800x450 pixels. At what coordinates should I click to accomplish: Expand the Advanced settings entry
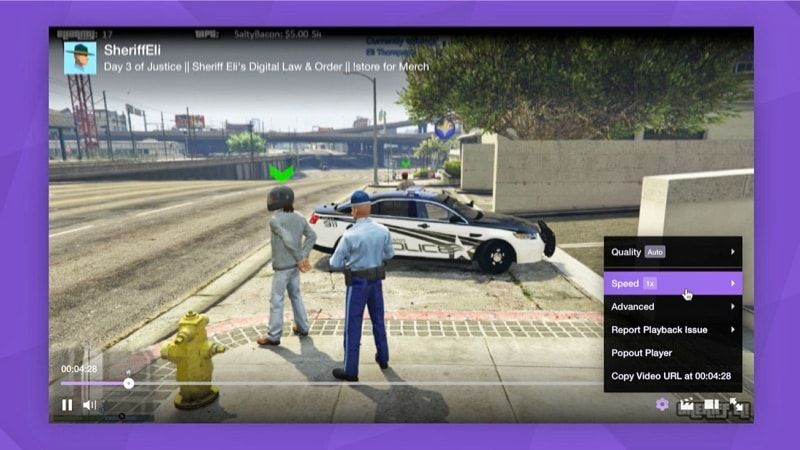click(x=672, y=307)
